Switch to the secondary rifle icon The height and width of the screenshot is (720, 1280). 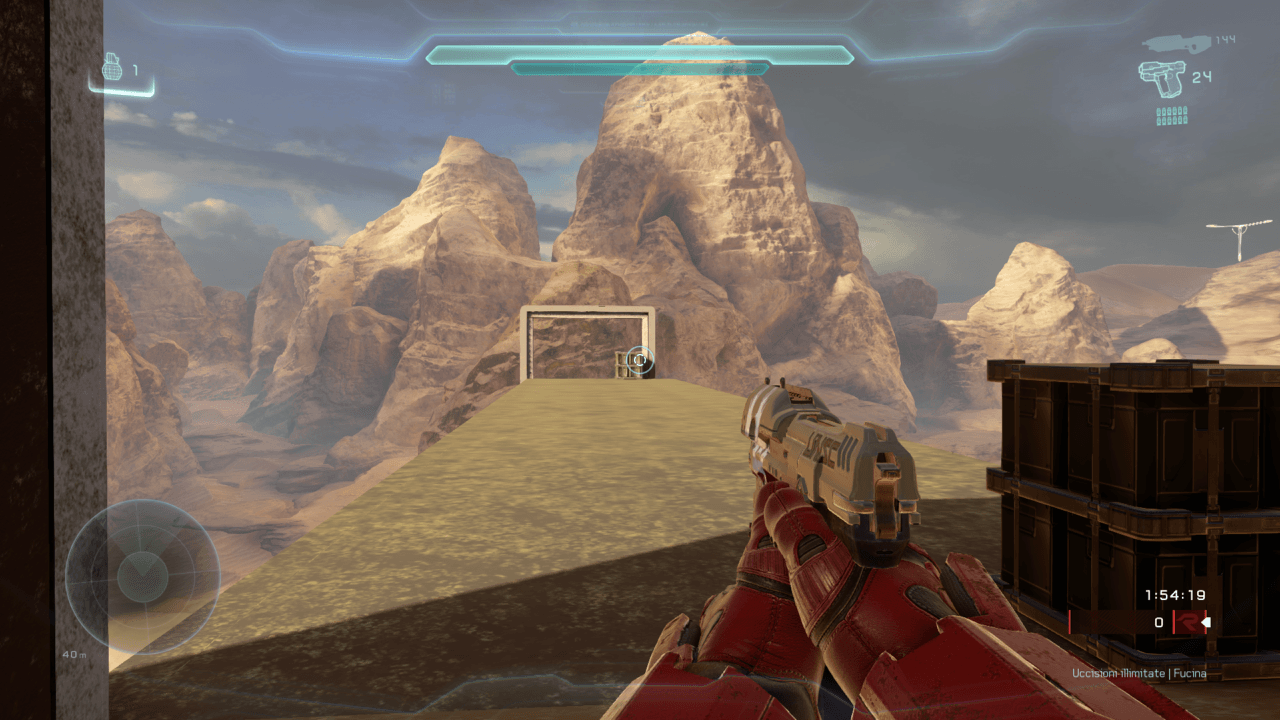click(x=1176, y=43)
